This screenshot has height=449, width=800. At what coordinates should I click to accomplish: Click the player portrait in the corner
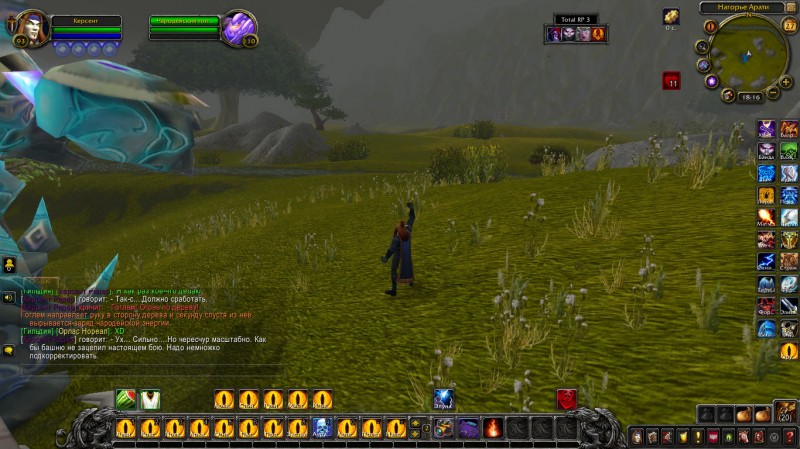28,27
